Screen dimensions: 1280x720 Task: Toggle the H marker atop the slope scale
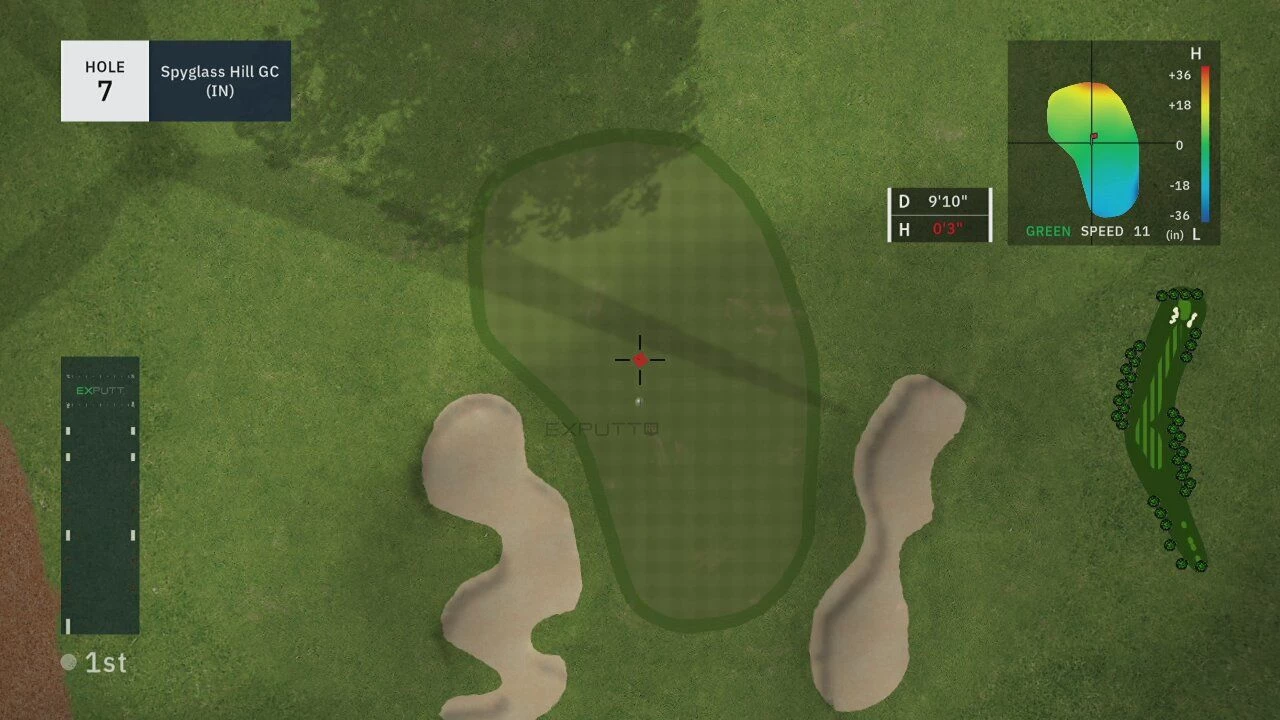click(1196, 53)
